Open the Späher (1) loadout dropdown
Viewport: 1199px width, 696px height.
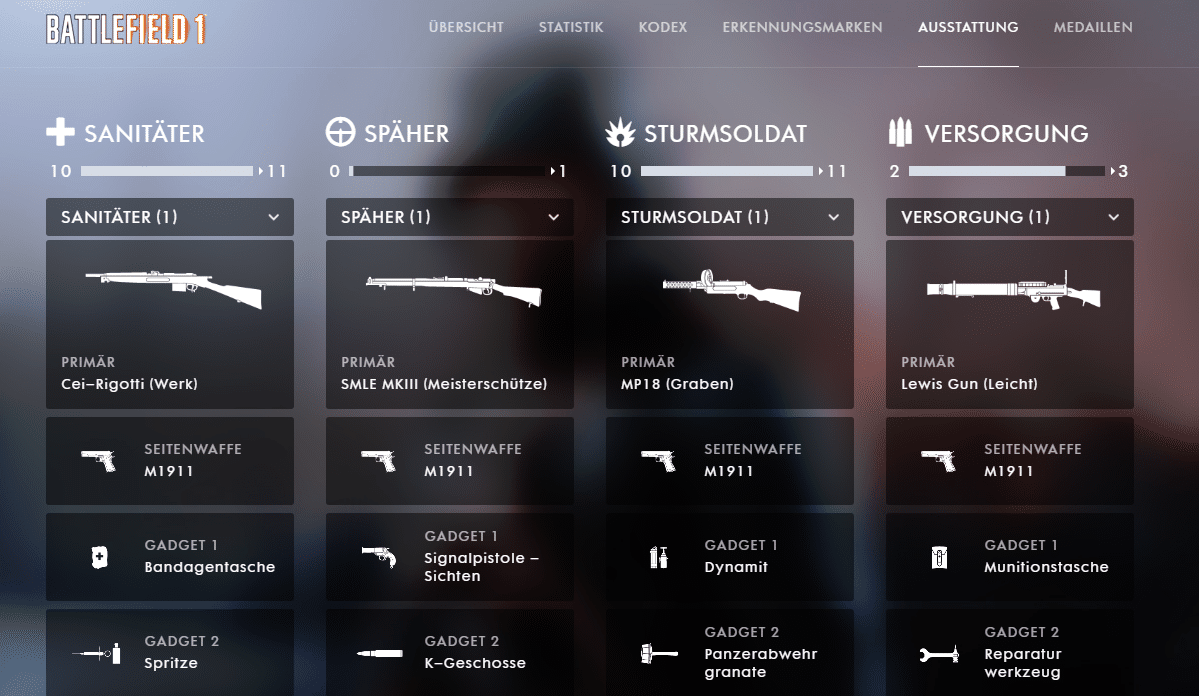(450, 217)
